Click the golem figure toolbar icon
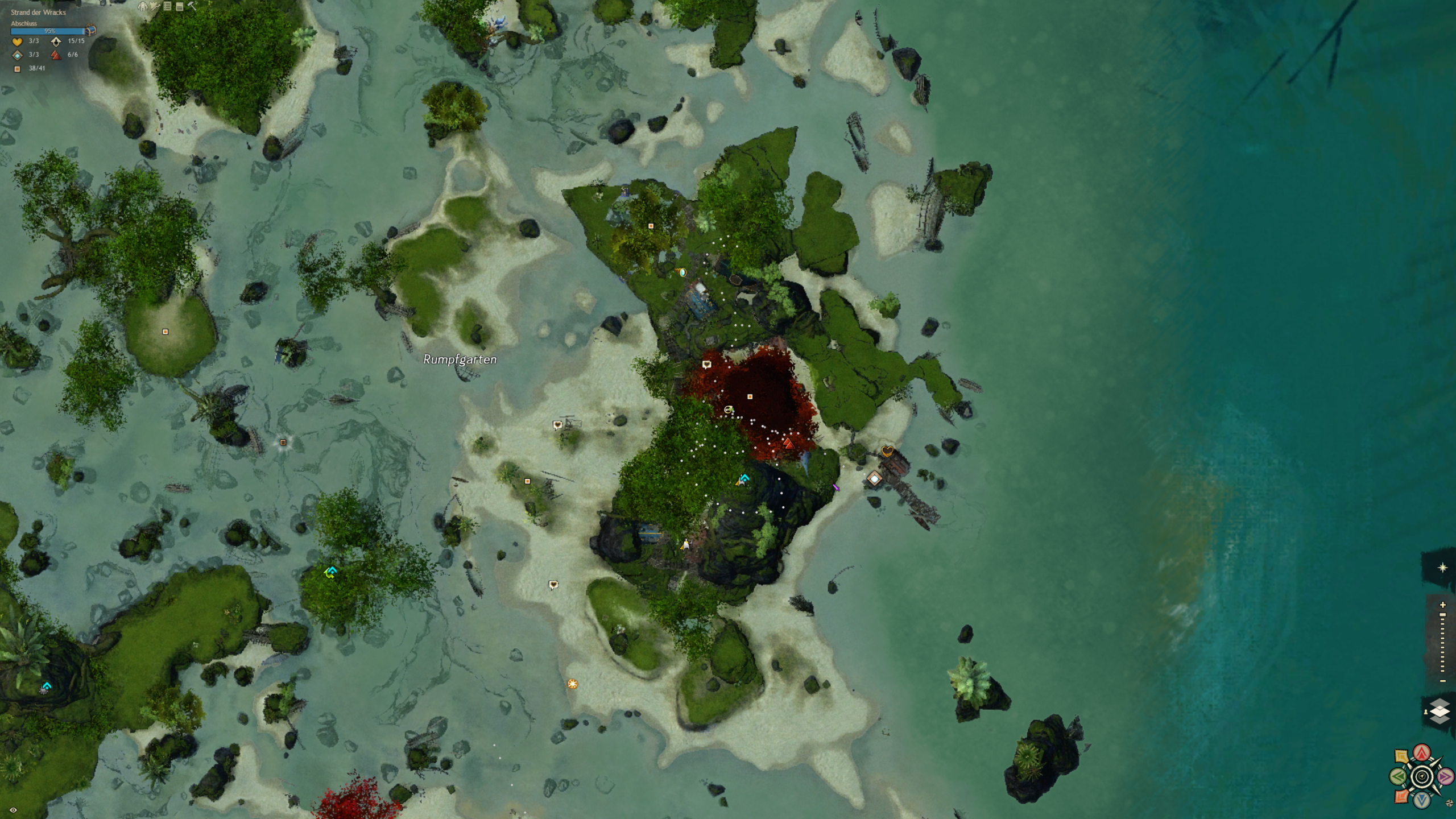 [x=143, y=6]
